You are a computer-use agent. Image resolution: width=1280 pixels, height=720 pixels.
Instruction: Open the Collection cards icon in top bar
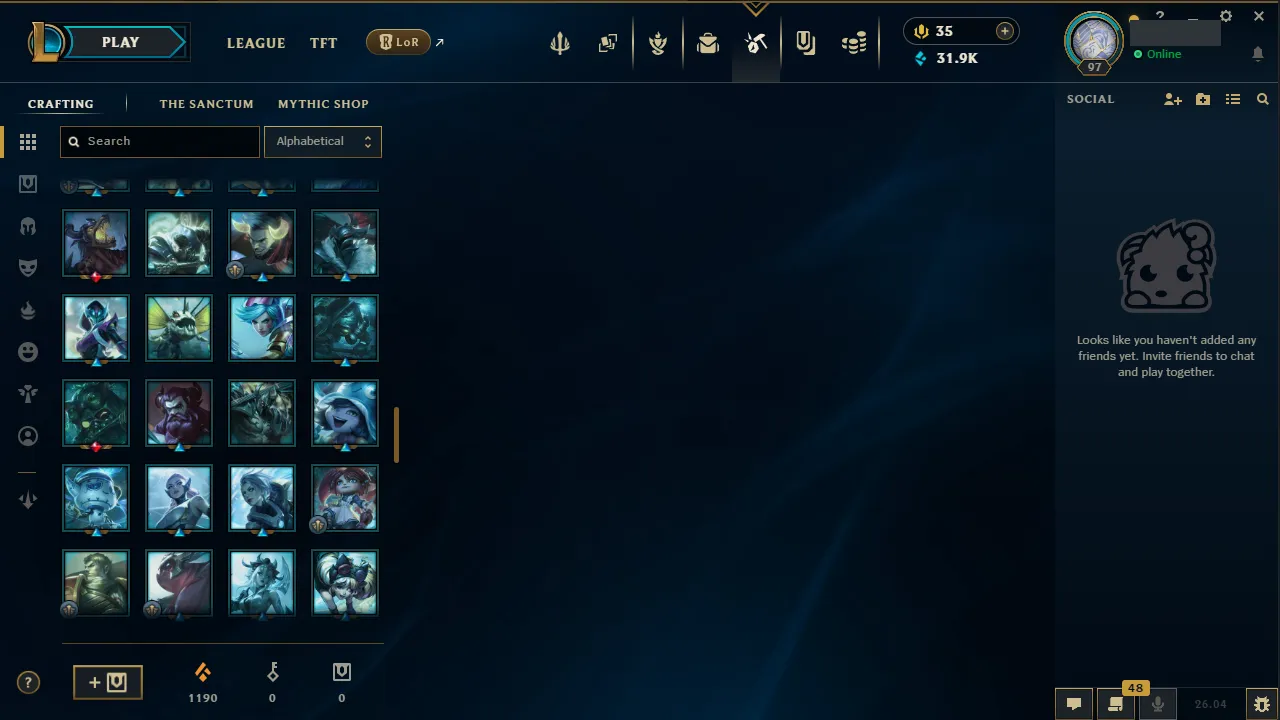[608, 43]
